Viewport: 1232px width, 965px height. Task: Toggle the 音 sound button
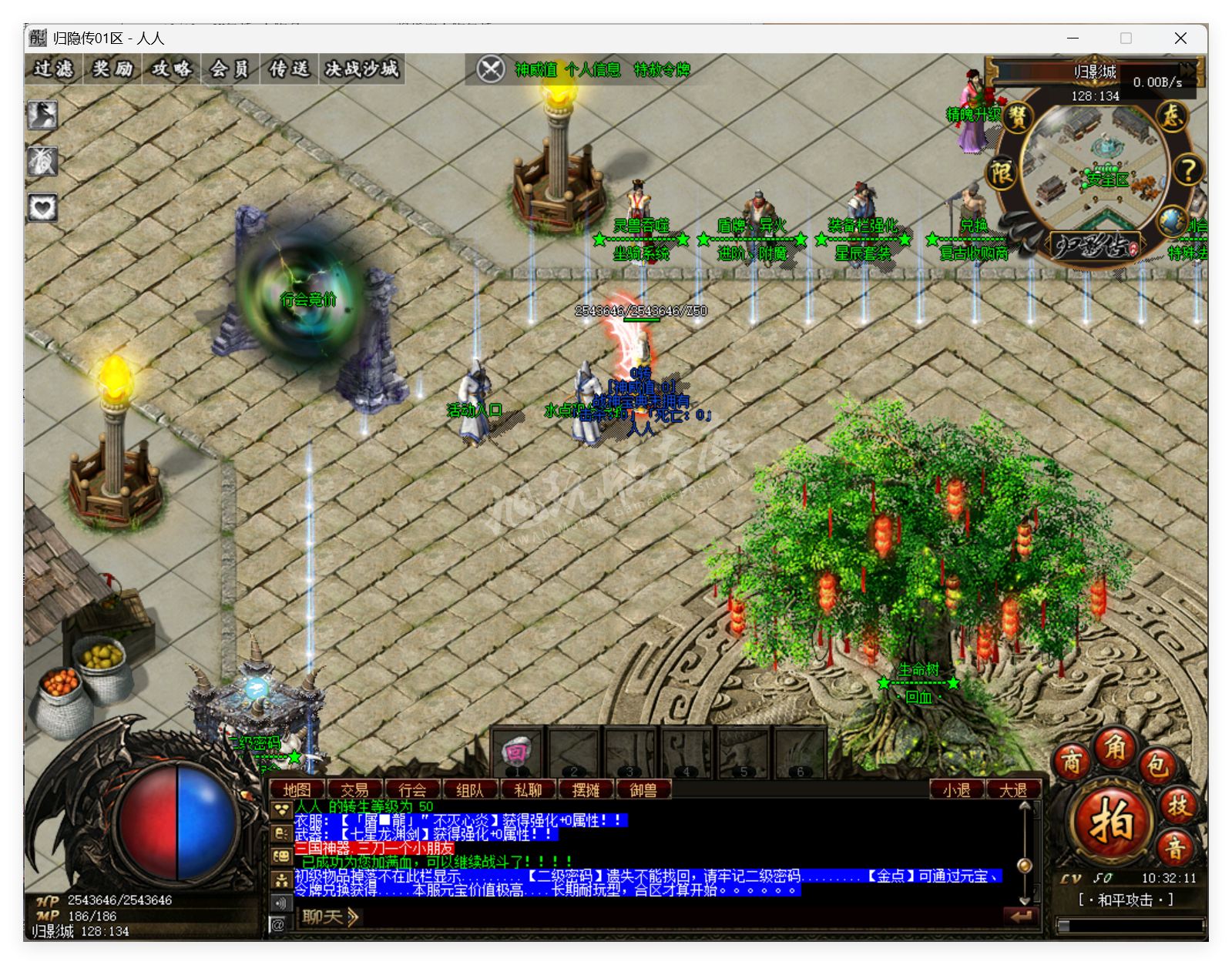click(x=1177, y=848)
